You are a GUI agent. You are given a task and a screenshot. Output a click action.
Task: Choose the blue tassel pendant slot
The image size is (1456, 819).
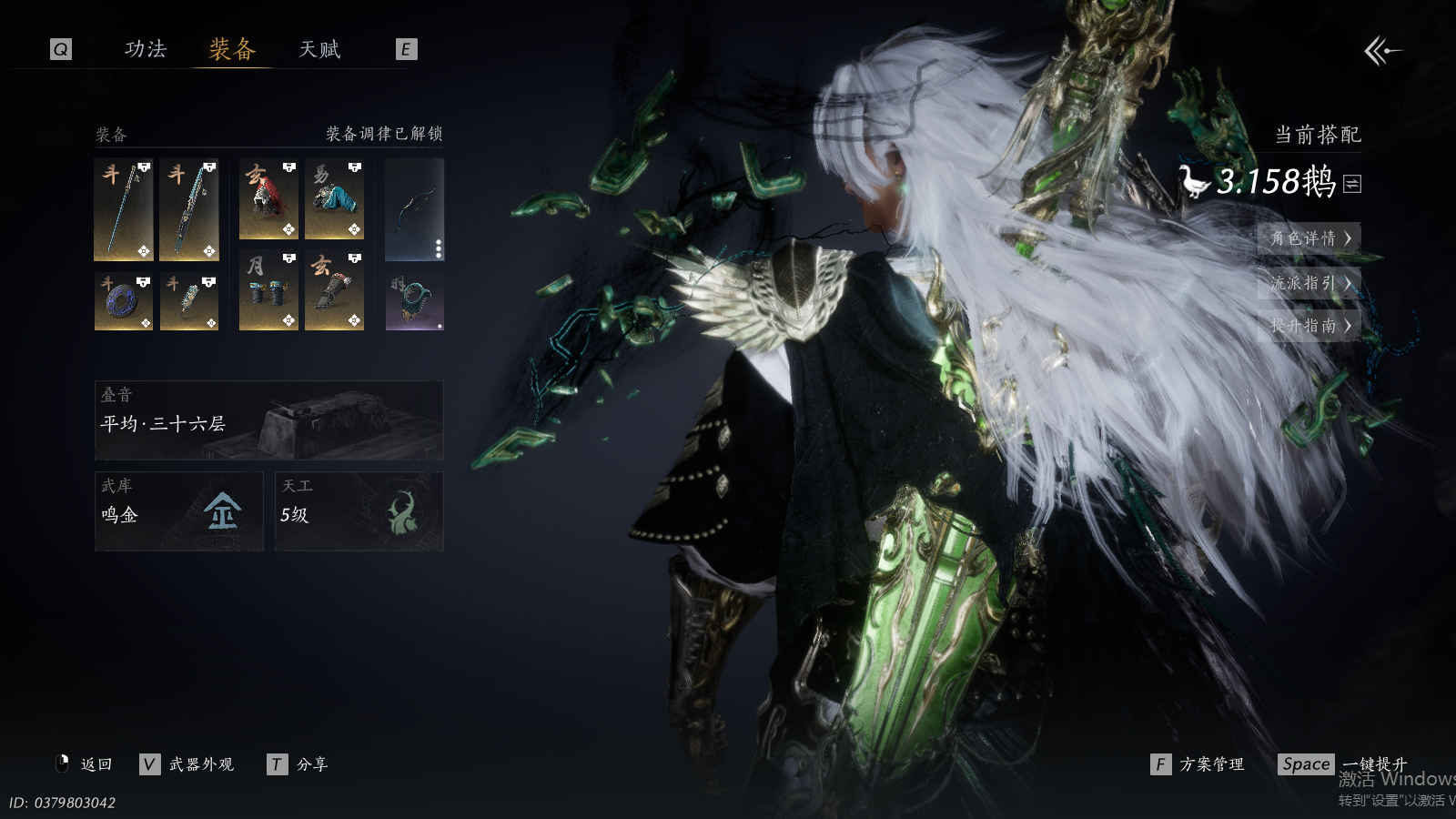coord(189,301)
